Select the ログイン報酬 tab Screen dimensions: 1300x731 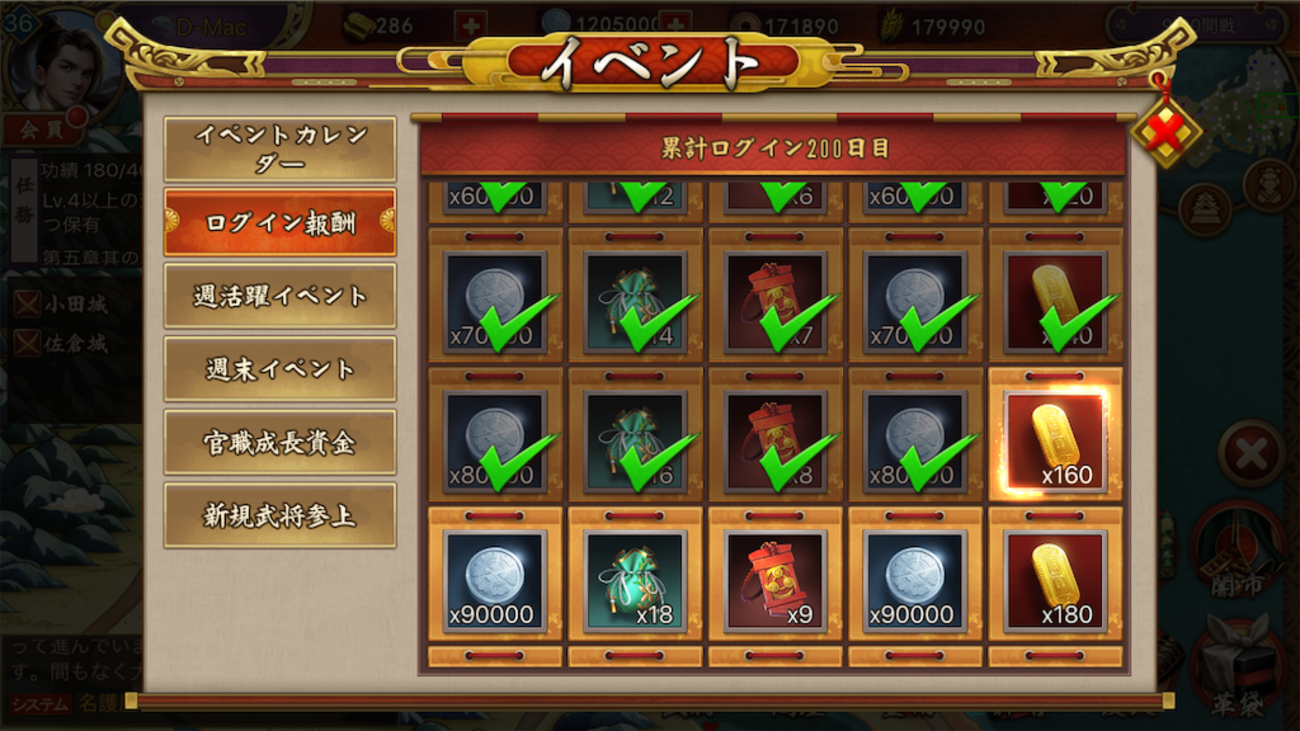(280, 222)
